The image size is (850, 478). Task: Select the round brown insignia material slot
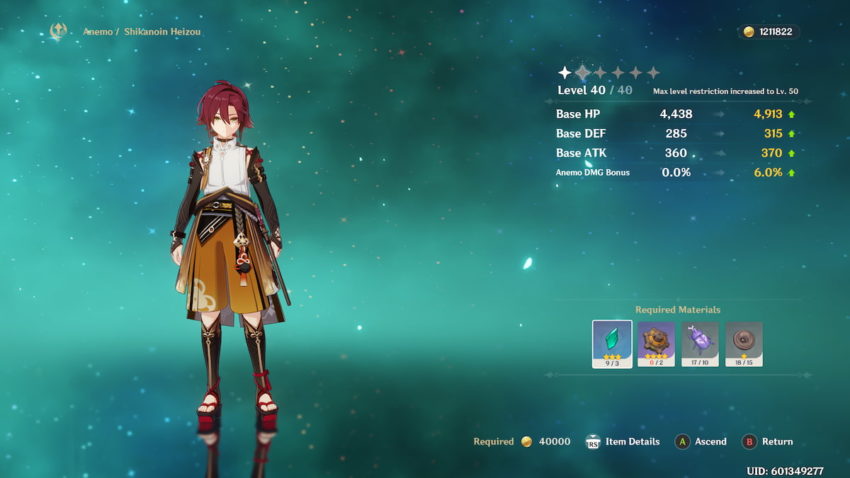744,343
